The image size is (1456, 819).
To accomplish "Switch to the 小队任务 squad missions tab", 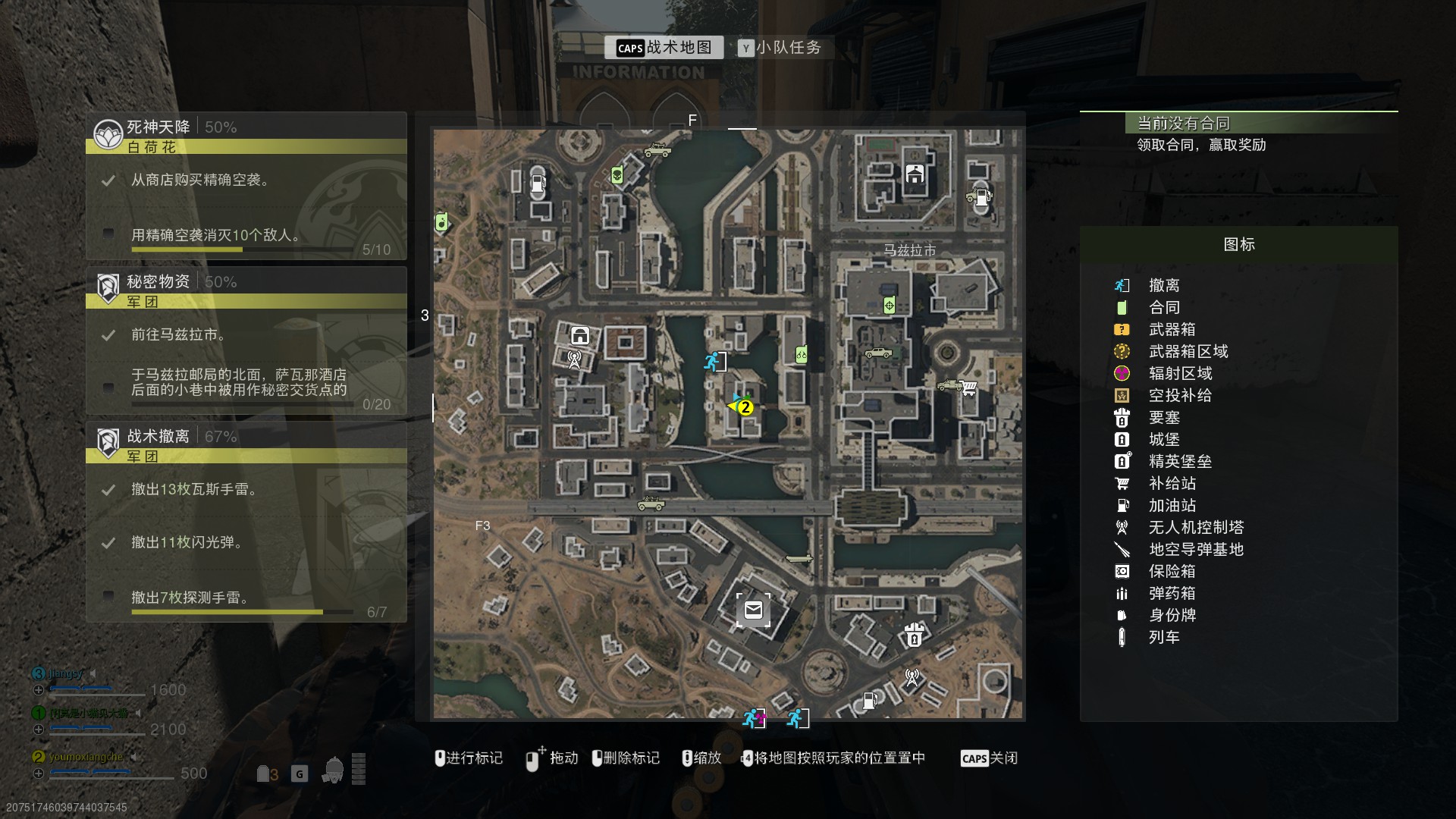I will (780, 48).
